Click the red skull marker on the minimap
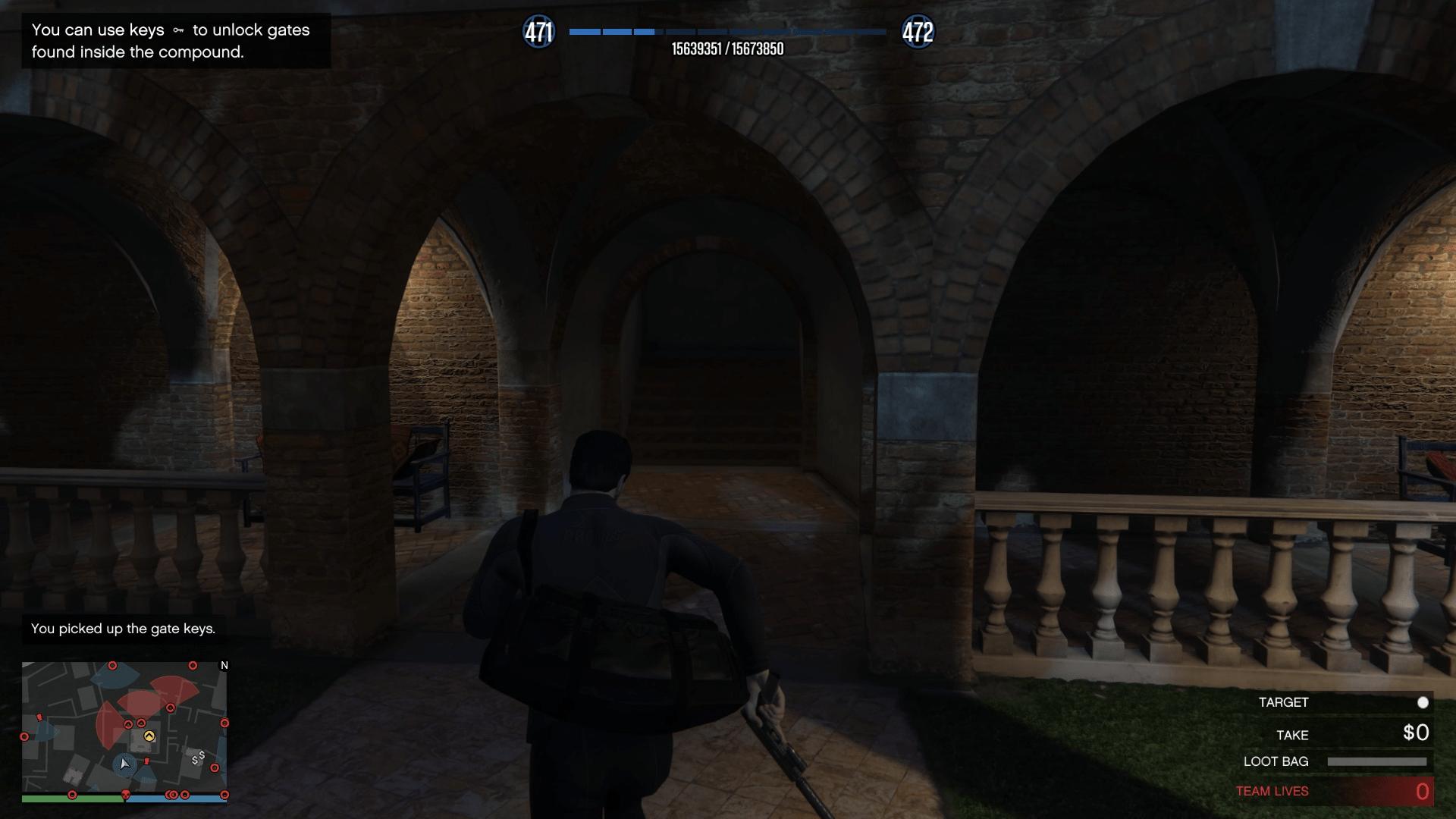The height and width of the screenshot is (819, 1456). 127,795
